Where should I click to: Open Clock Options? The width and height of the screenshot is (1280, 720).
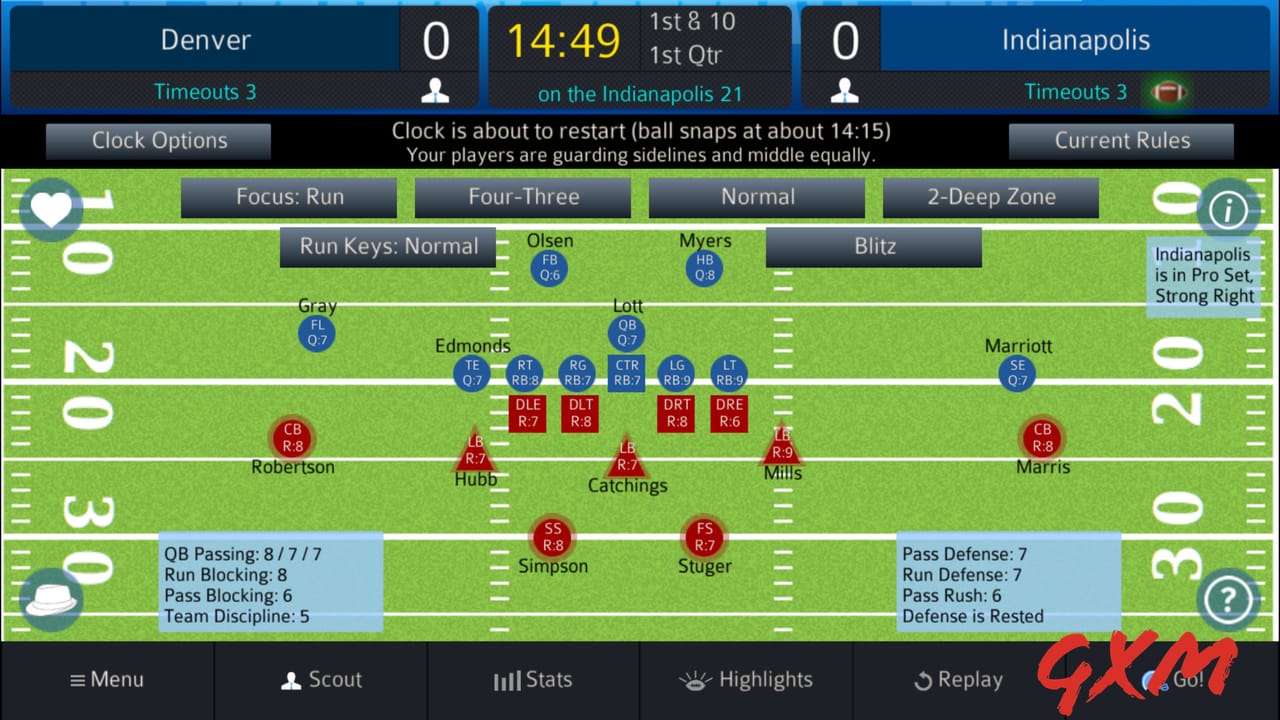tap(157, 140)
